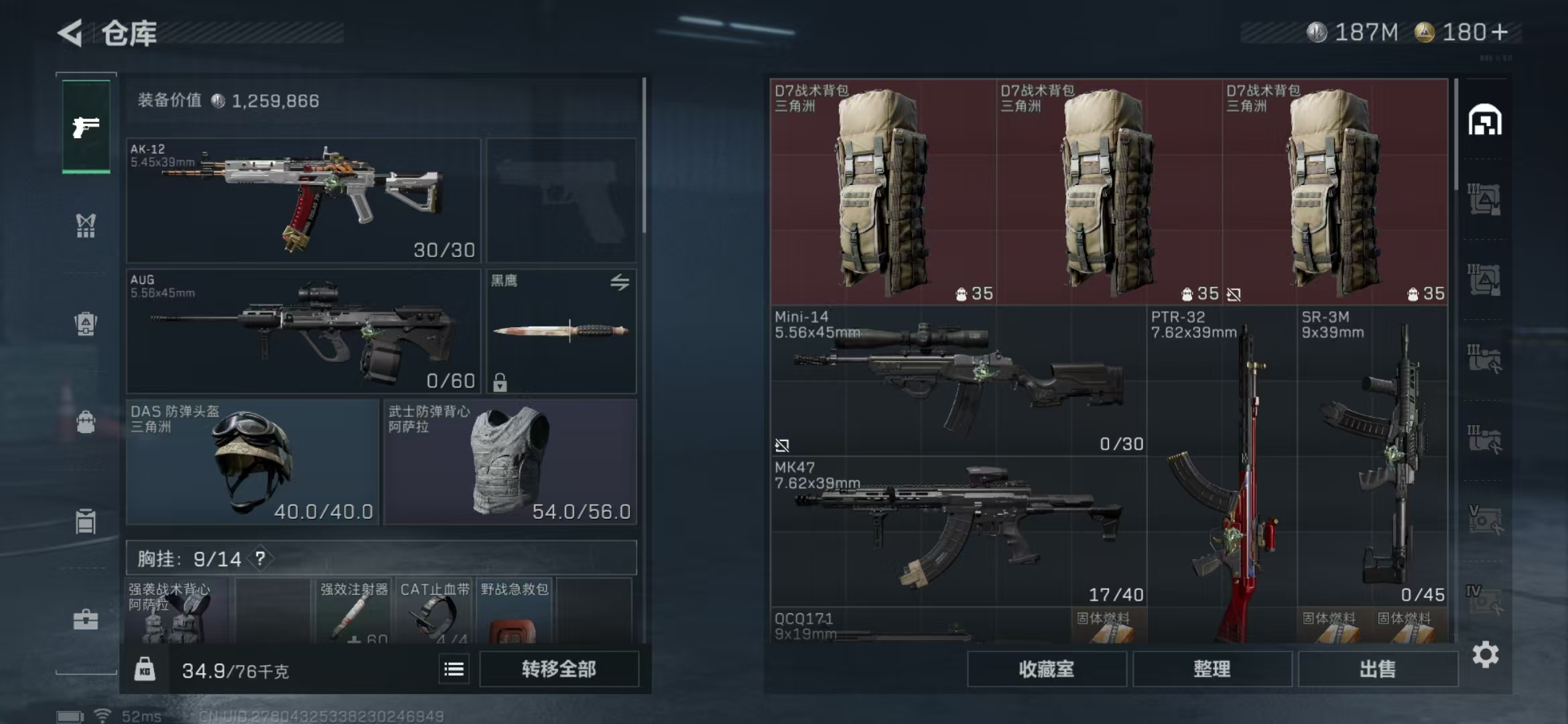This screenshot has height=724, width=1568.
Task: Go back using the arrow beside 仓库
Action: [x=71, y=32]
